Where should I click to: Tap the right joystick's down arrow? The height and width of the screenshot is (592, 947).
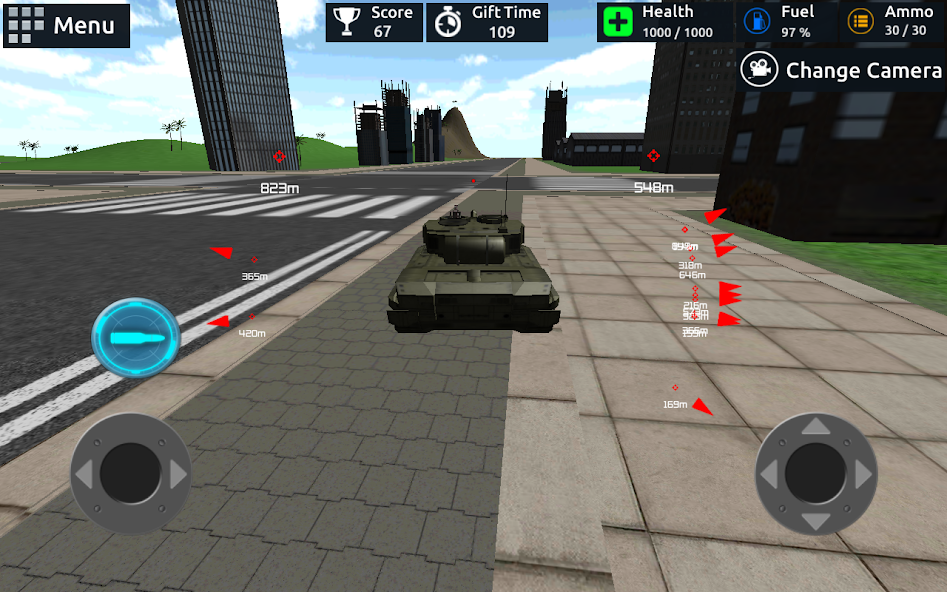816,521
